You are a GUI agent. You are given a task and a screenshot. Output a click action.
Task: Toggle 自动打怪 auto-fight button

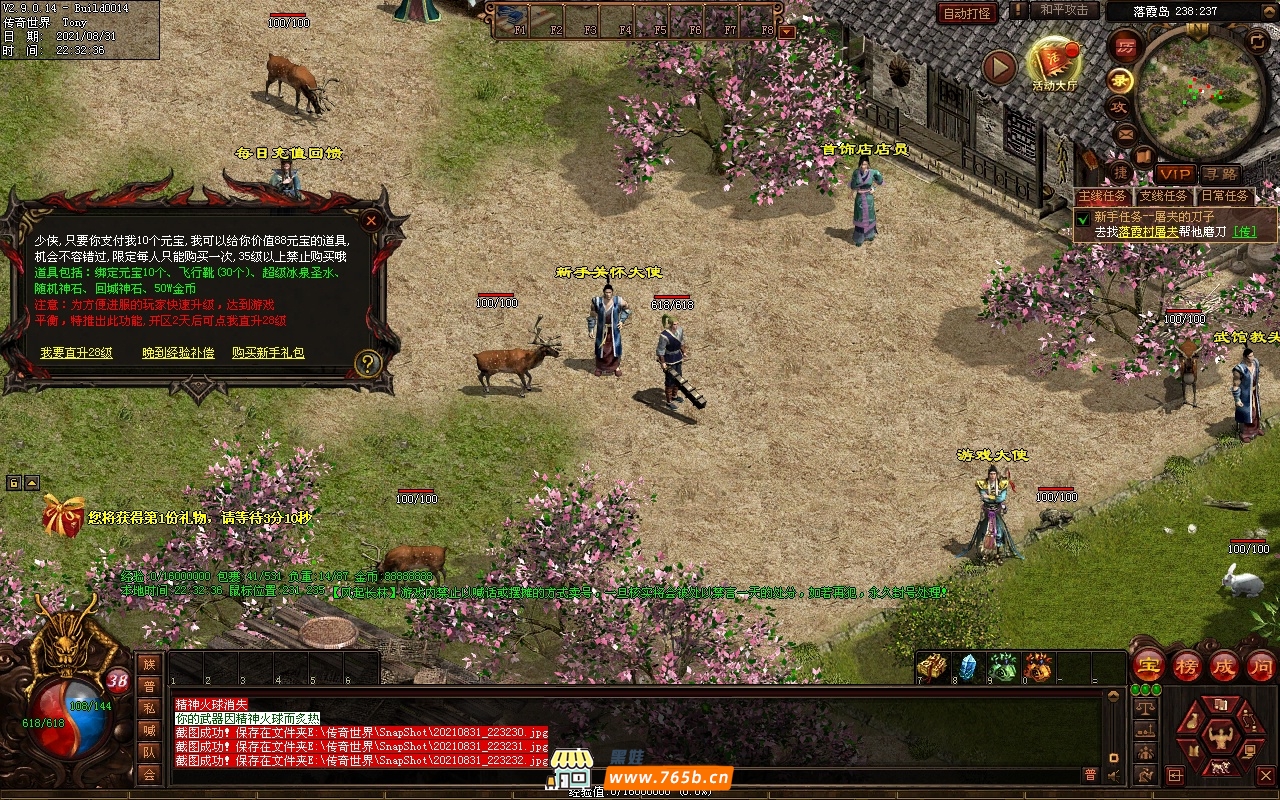[x=967, y=13]
